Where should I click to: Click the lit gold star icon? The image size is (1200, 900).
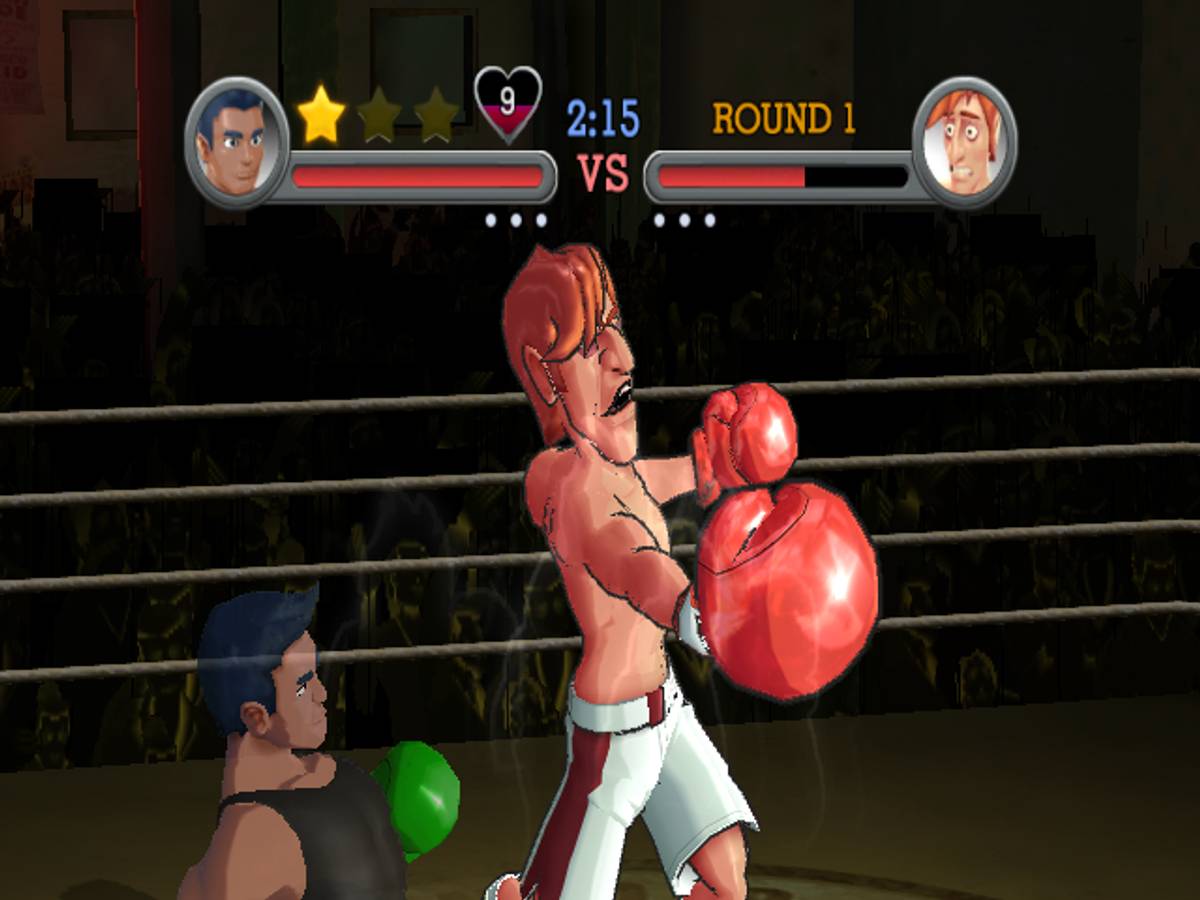pyautogui.click(x=322, y=115)
